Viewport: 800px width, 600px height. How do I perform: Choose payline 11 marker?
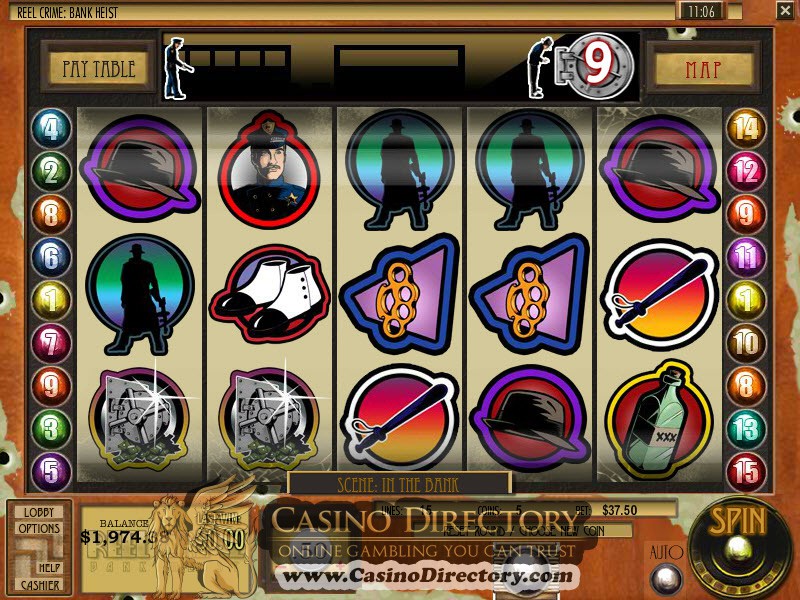coord(744,257)
